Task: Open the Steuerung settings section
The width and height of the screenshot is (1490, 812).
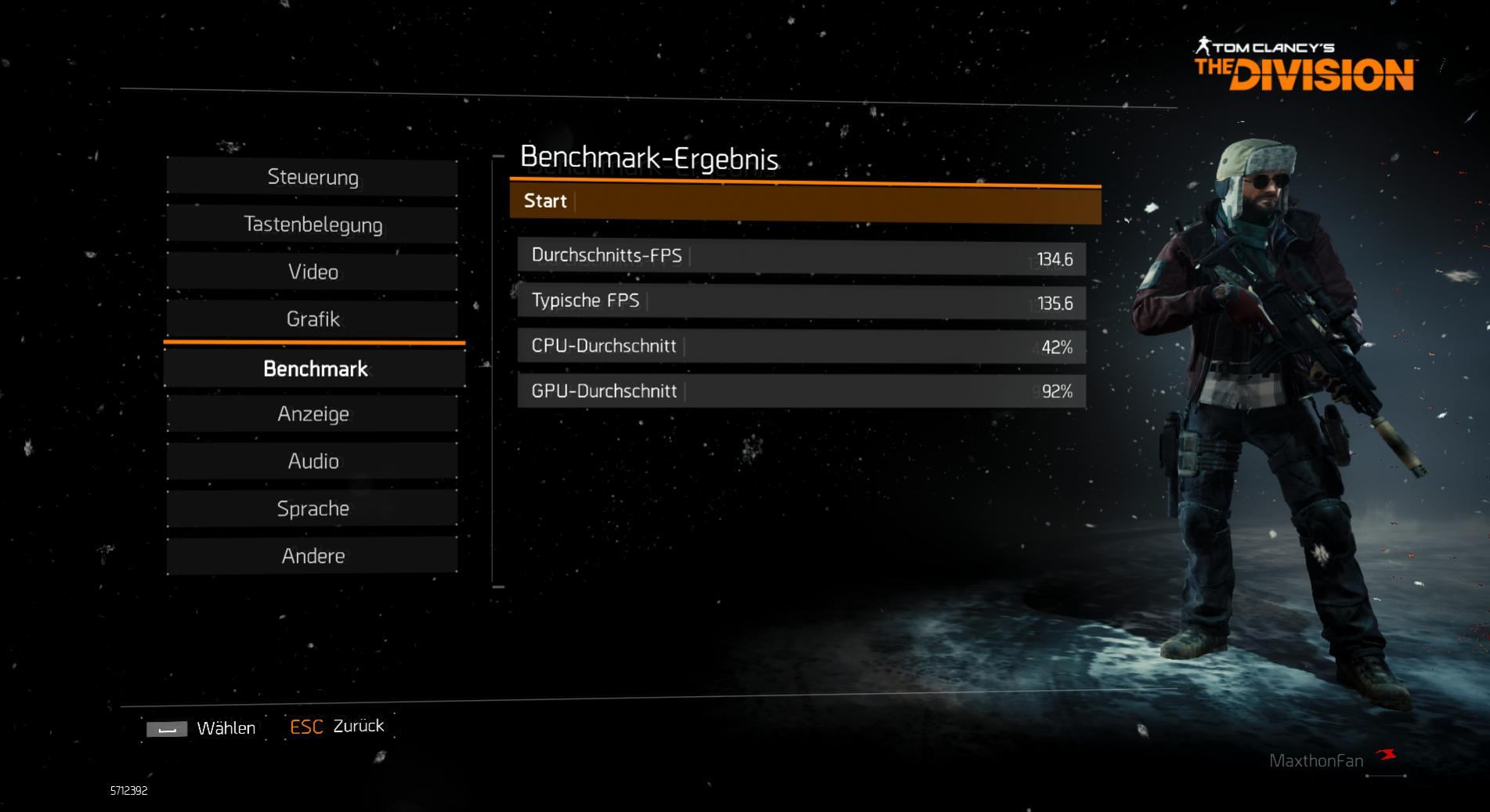Action: (313, 177)
